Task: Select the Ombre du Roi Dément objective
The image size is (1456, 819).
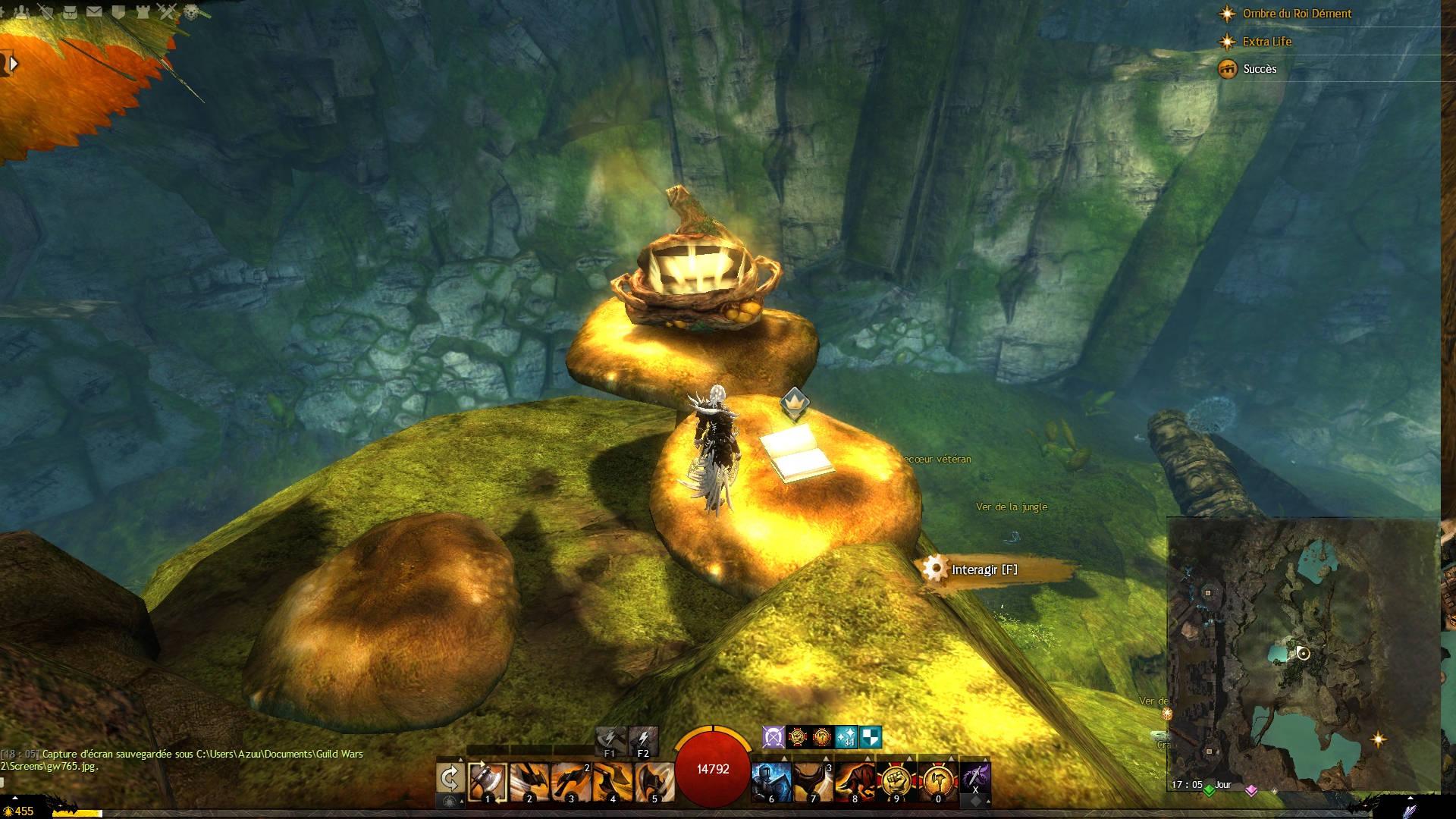Action: 1297,14
